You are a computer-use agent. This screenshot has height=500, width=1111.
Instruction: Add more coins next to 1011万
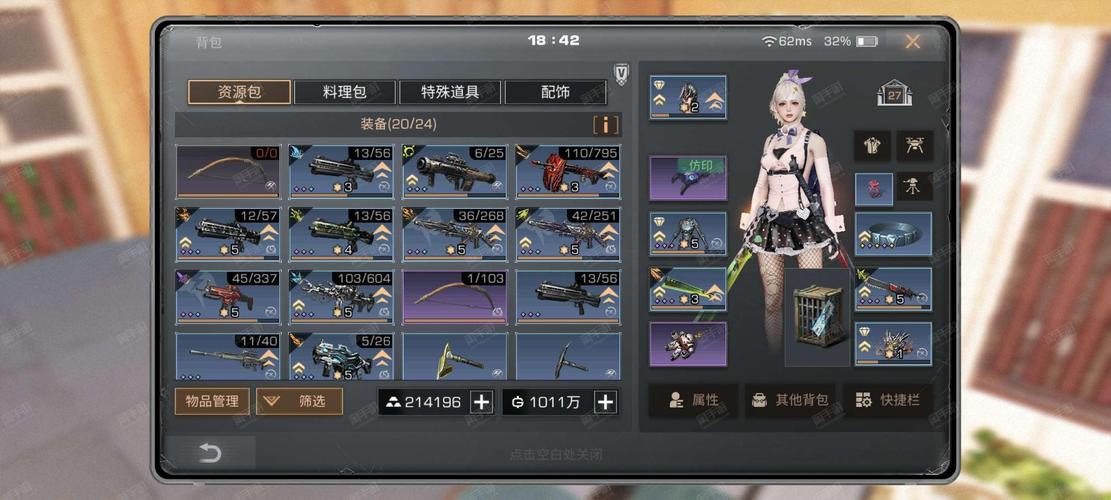pos(605,402)
